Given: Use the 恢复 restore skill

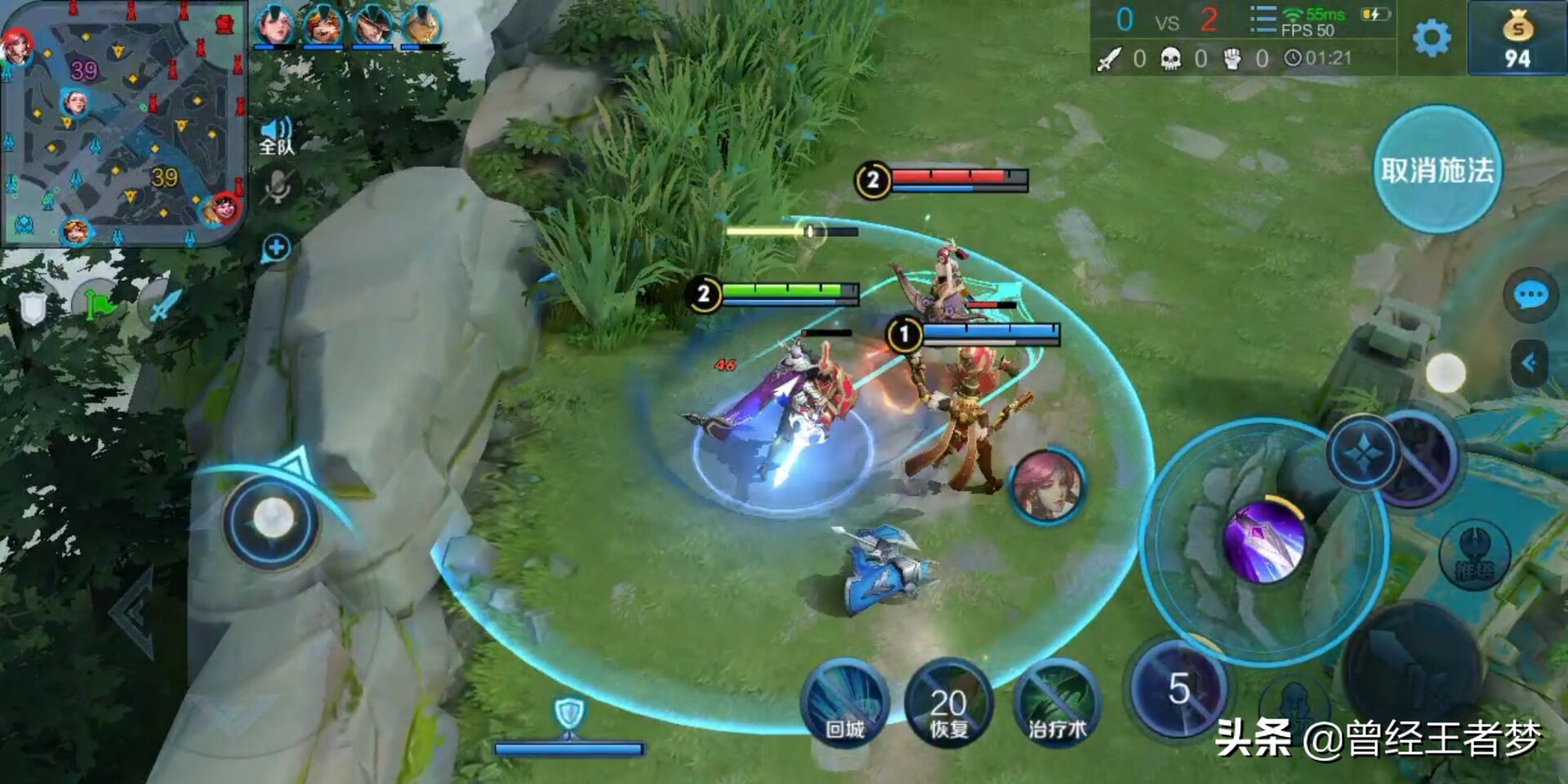Looking at the screenshot, I should tap(948, 704).
